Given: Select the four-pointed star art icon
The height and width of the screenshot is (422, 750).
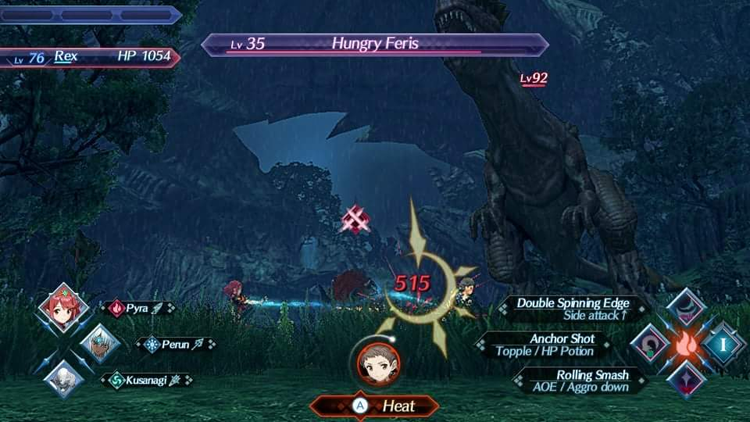Looking at the screenshot, I should (x=687, y=381).
